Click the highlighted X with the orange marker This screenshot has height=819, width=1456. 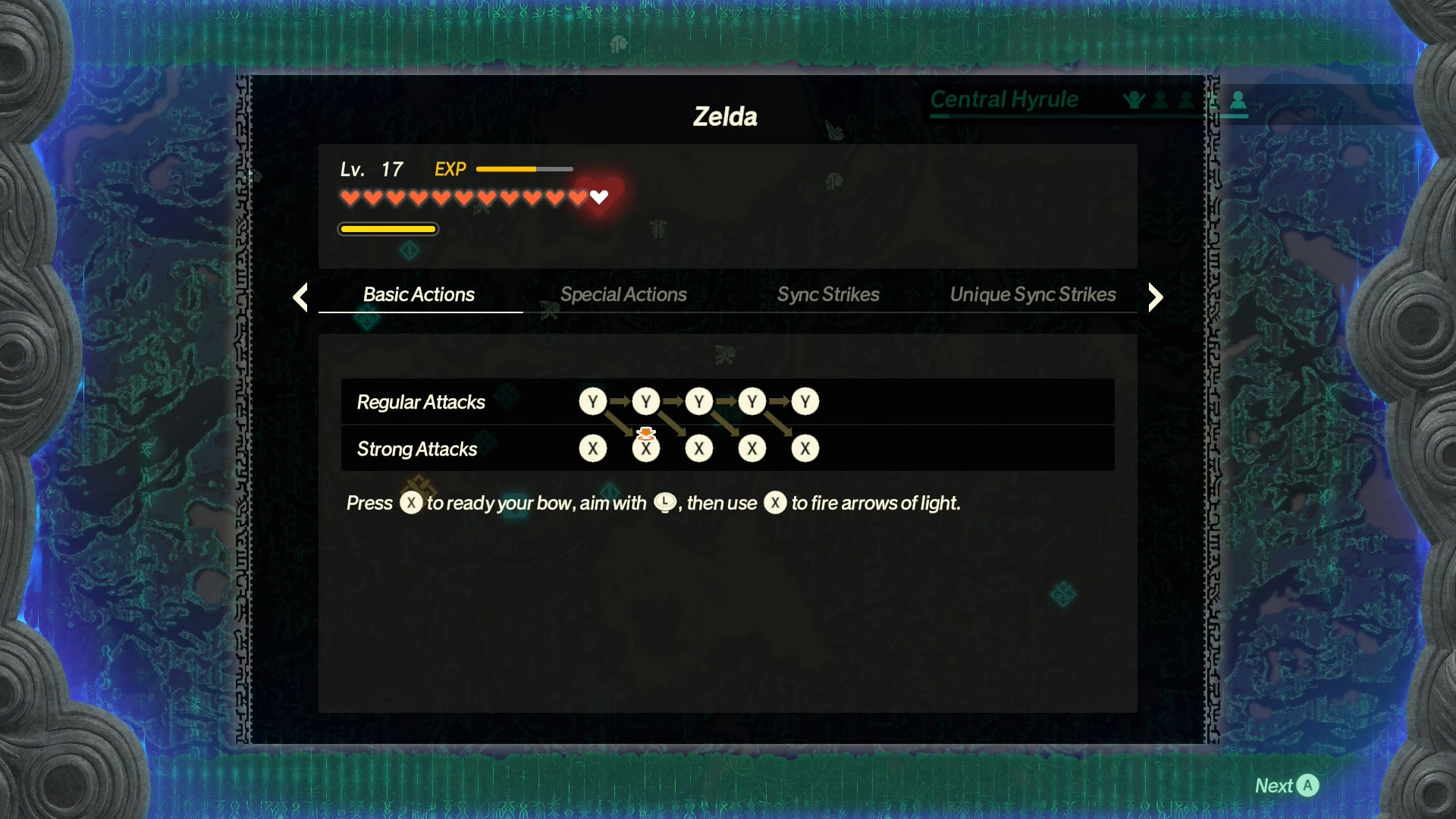point(646,448)
